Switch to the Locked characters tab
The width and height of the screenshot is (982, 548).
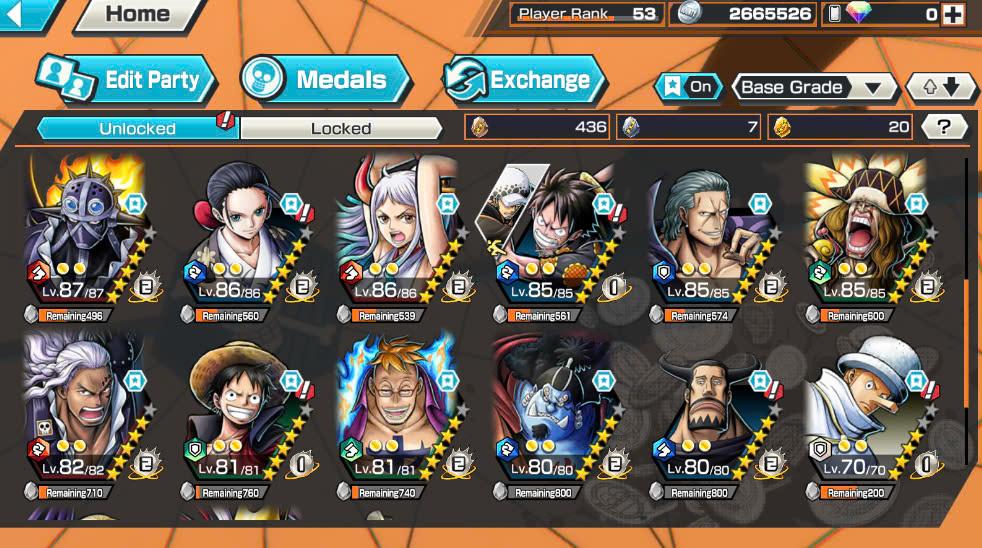pyautogui.click(x=340, y=128)
